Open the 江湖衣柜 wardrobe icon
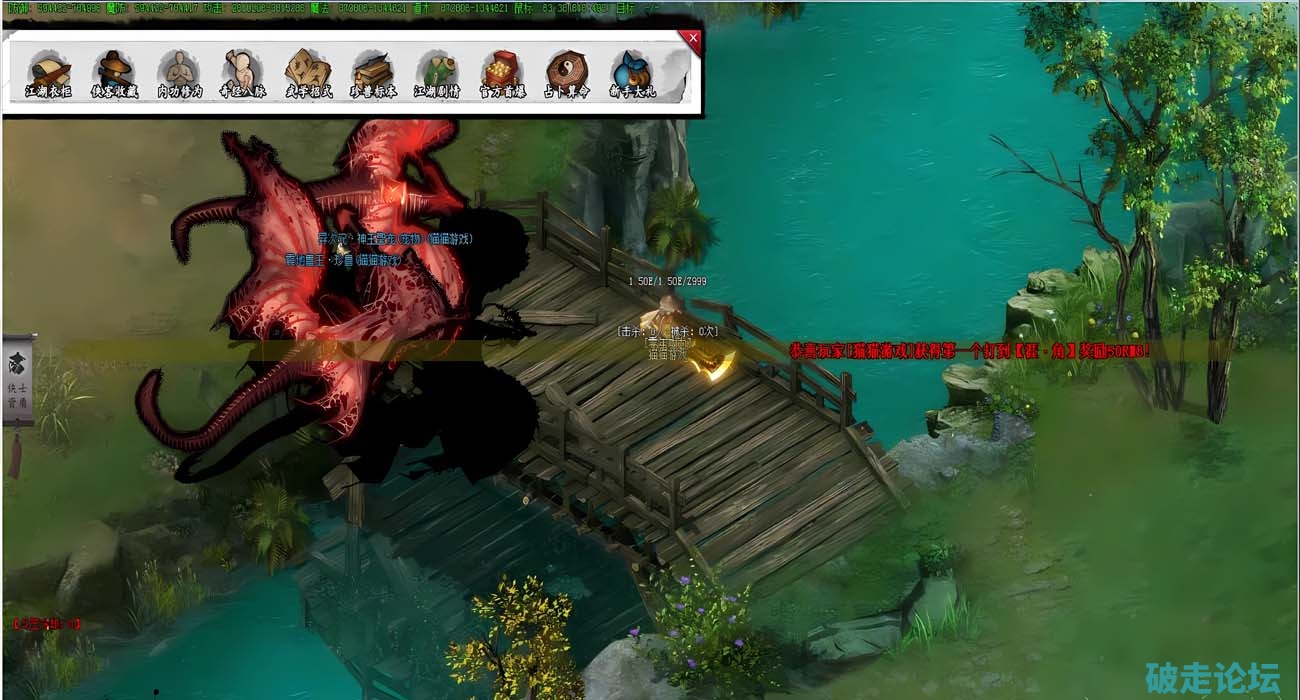Screen dimensions: 1300x700 (49, 72)
